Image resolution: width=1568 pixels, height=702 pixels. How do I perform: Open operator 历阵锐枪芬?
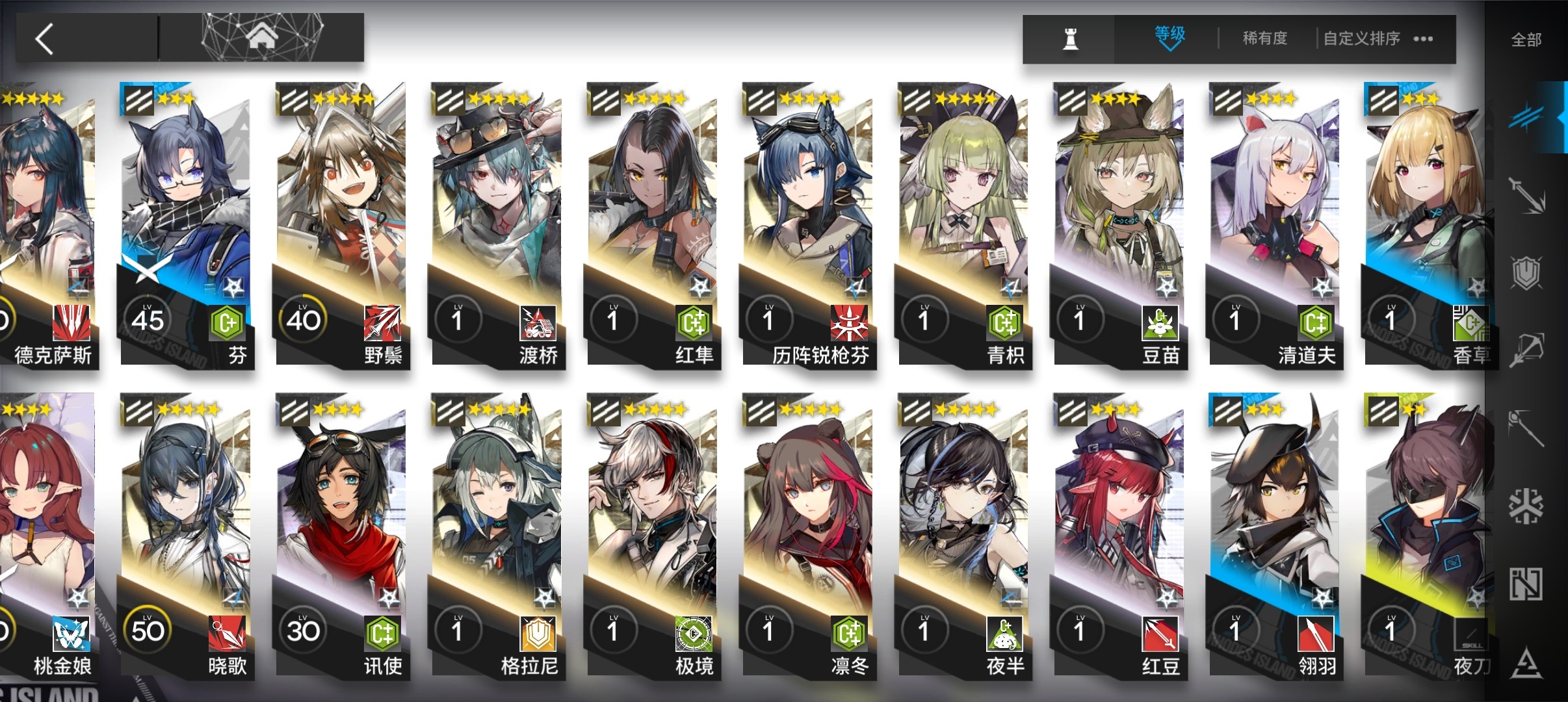pyautogui.click(x=807, y=221)
